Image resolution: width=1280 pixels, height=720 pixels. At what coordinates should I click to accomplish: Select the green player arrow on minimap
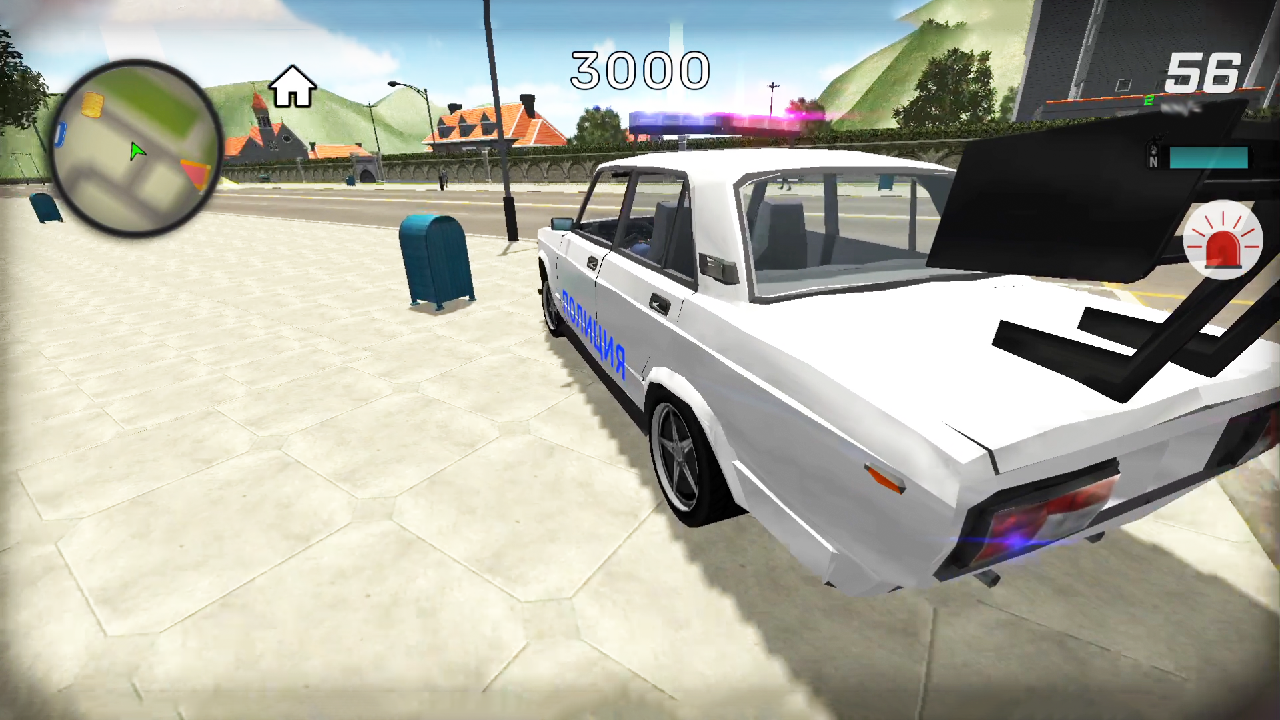click(x=138, y=152)
